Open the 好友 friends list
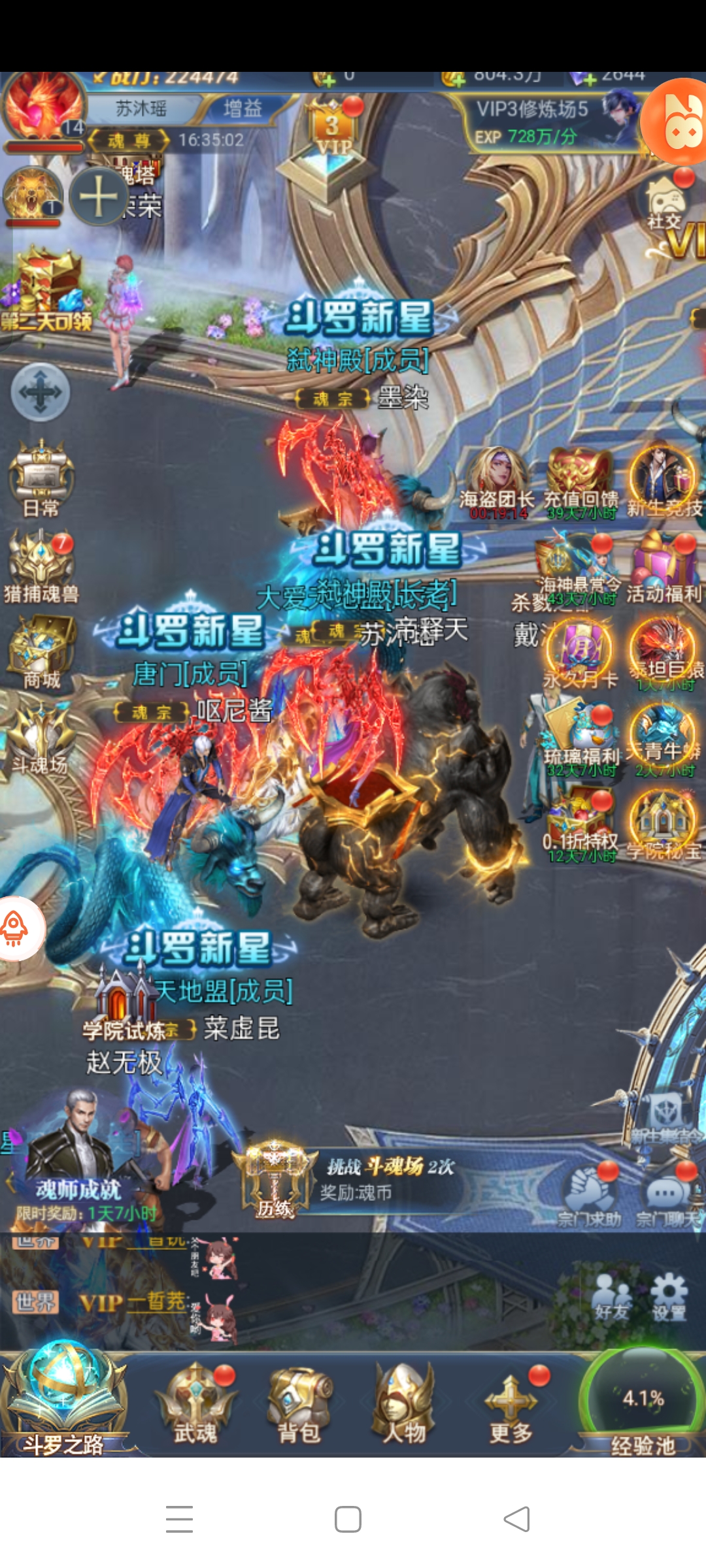Screen dimensions: 706x1568 pyautogui.click(x=613, y=1297)
